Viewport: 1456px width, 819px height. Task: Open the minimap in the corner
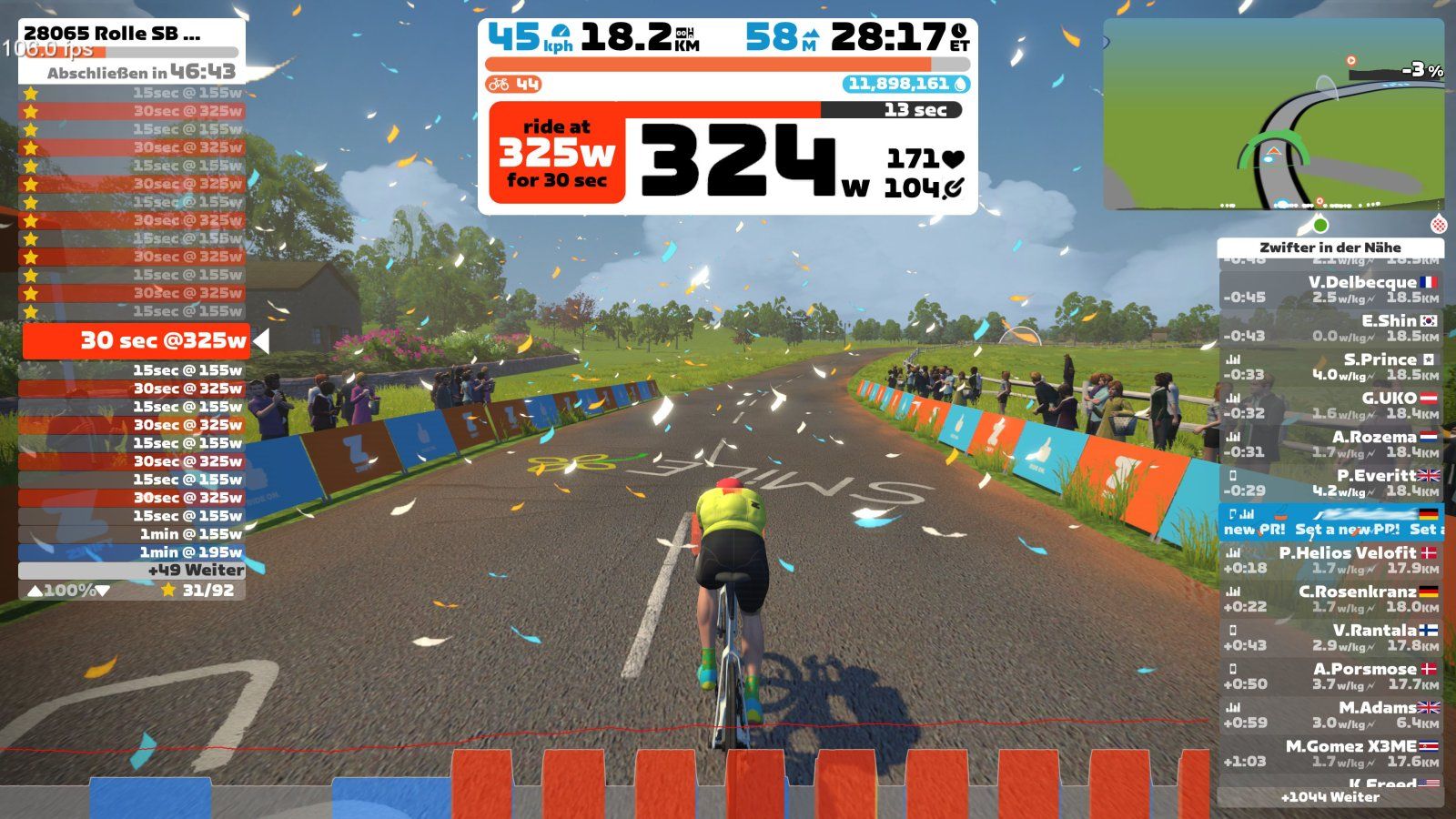[x=1273, y=116]
